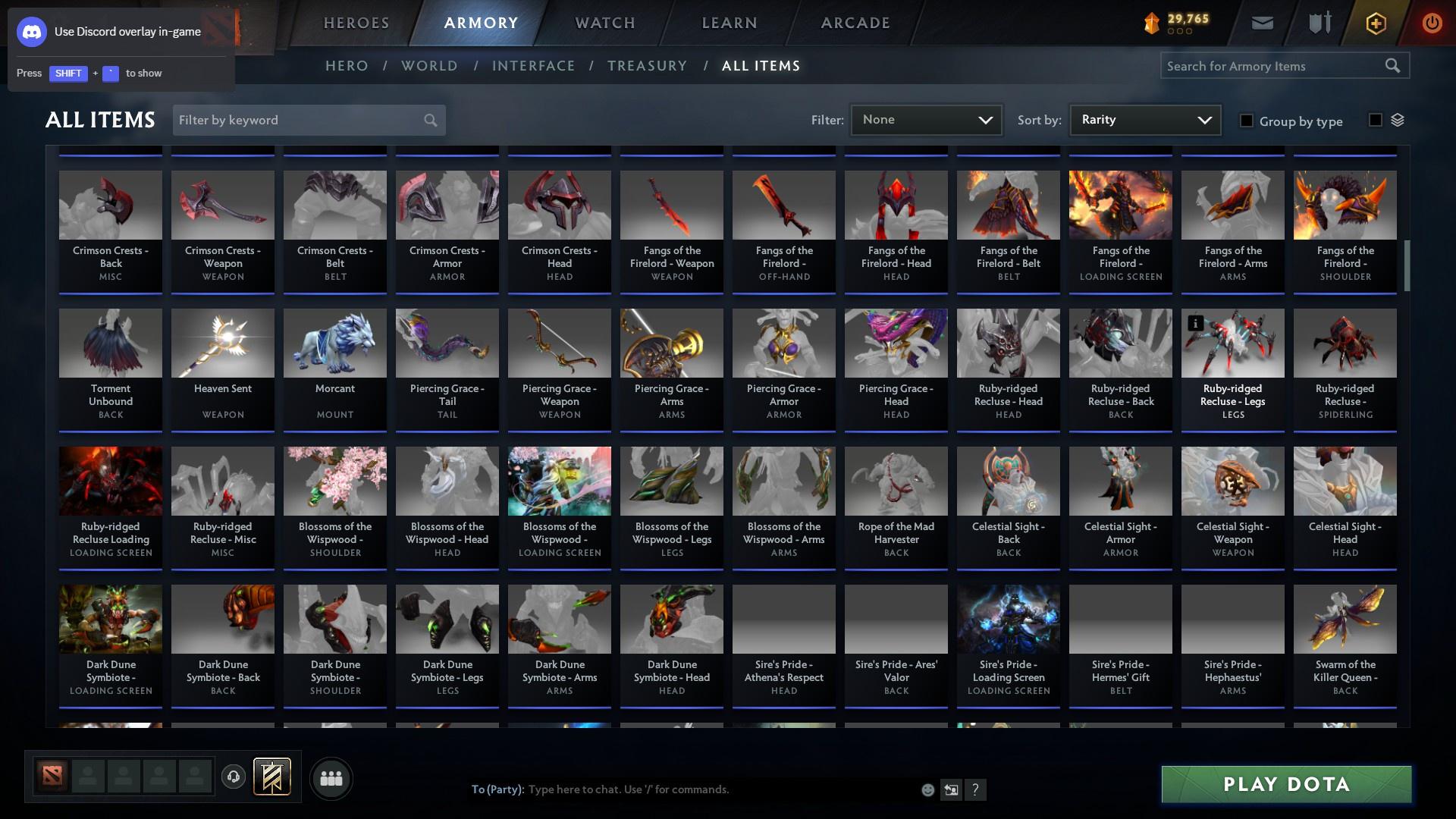Toggle the layers stack icon
Image resolution: width=1456 pixels, height=819 pixels.
point(1398,119)
